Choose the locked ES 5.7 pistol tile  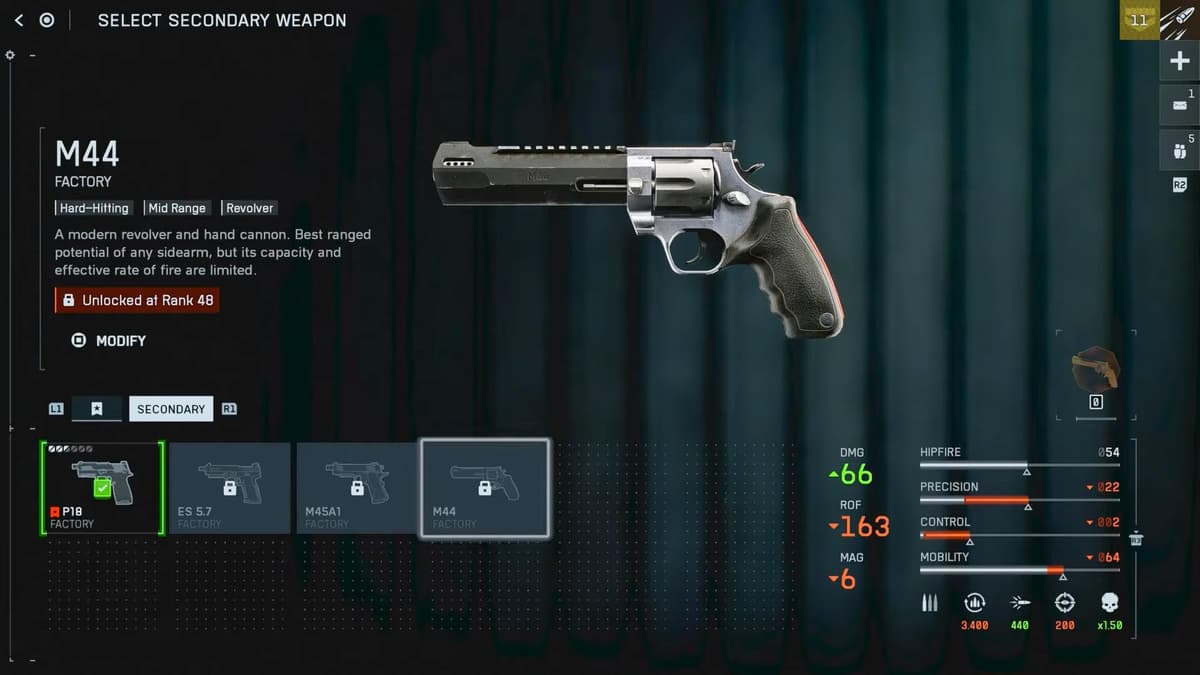pyautogui.click(x=230, y=489)
